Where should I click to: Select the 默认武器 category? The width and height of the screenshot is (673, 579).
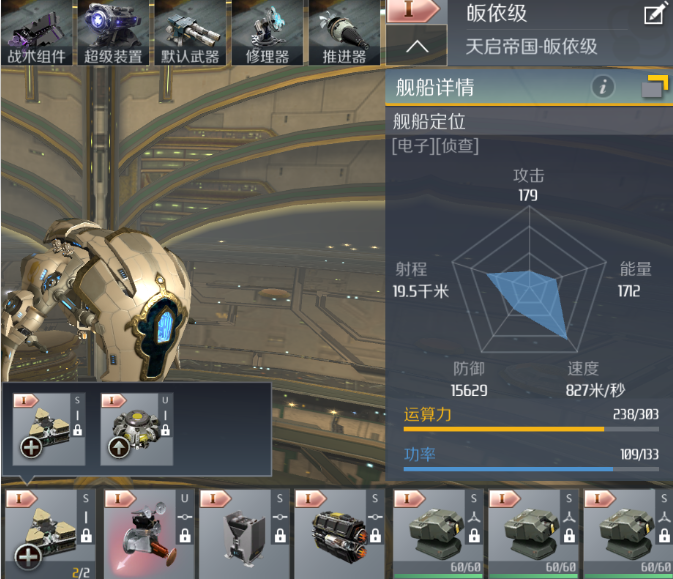pos(190,33)
